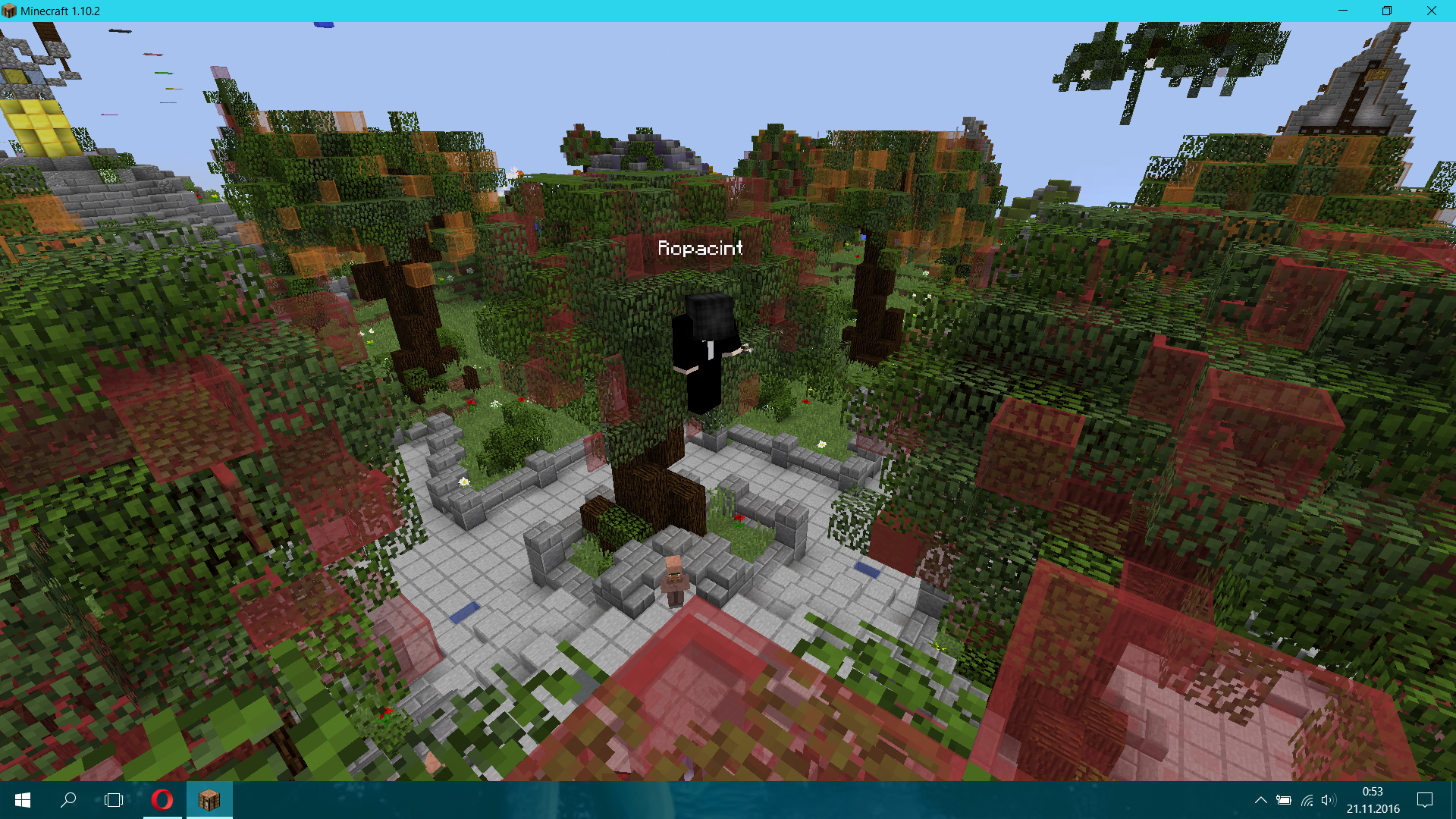Close the Minecraft window
Screen dimensions: 1456x819
click(1431, 11)
